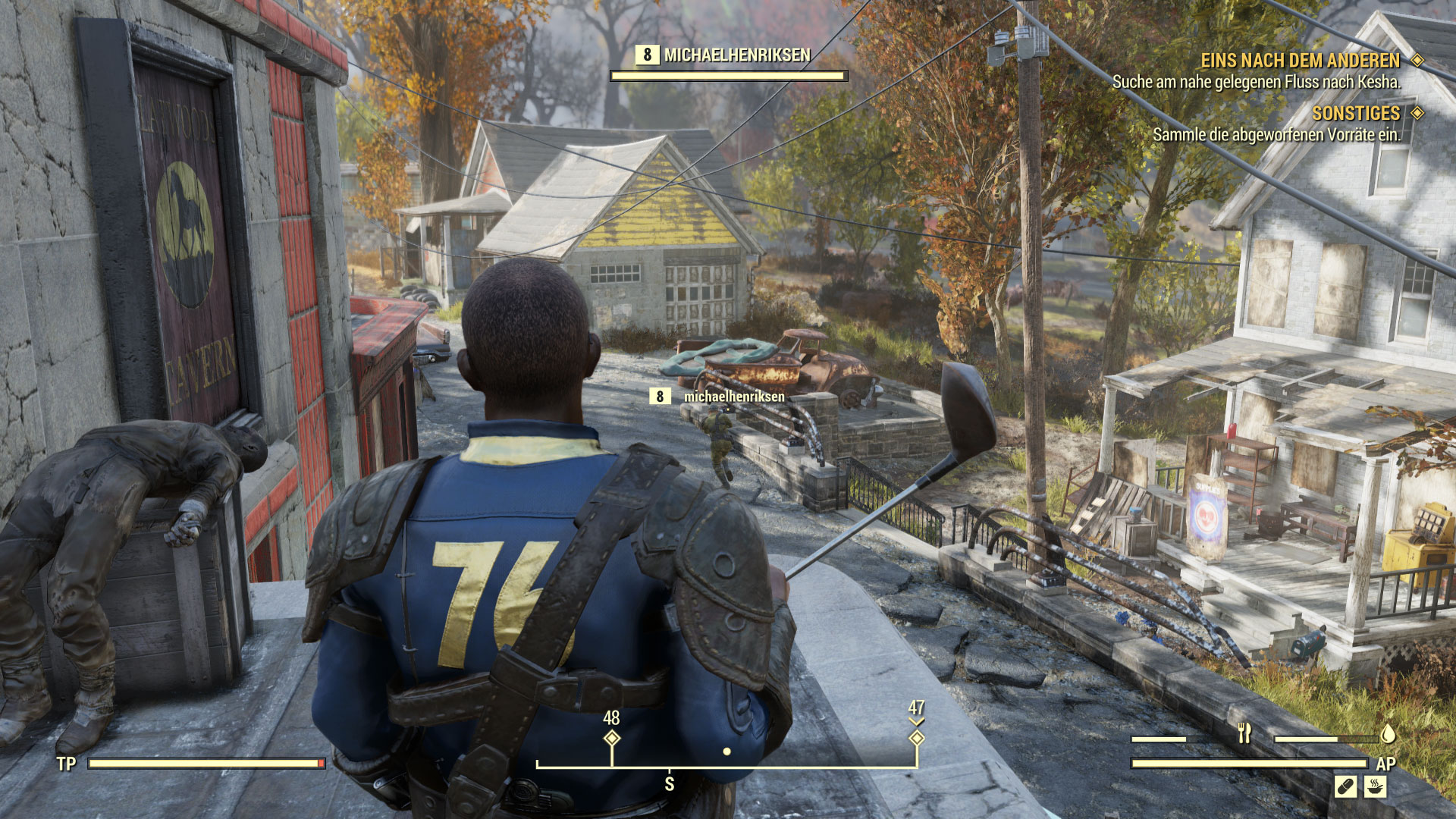The image size is (1456, 819).
Task: Select the michaelhenriksen nameplate above the player
Action: coord(733,397)
